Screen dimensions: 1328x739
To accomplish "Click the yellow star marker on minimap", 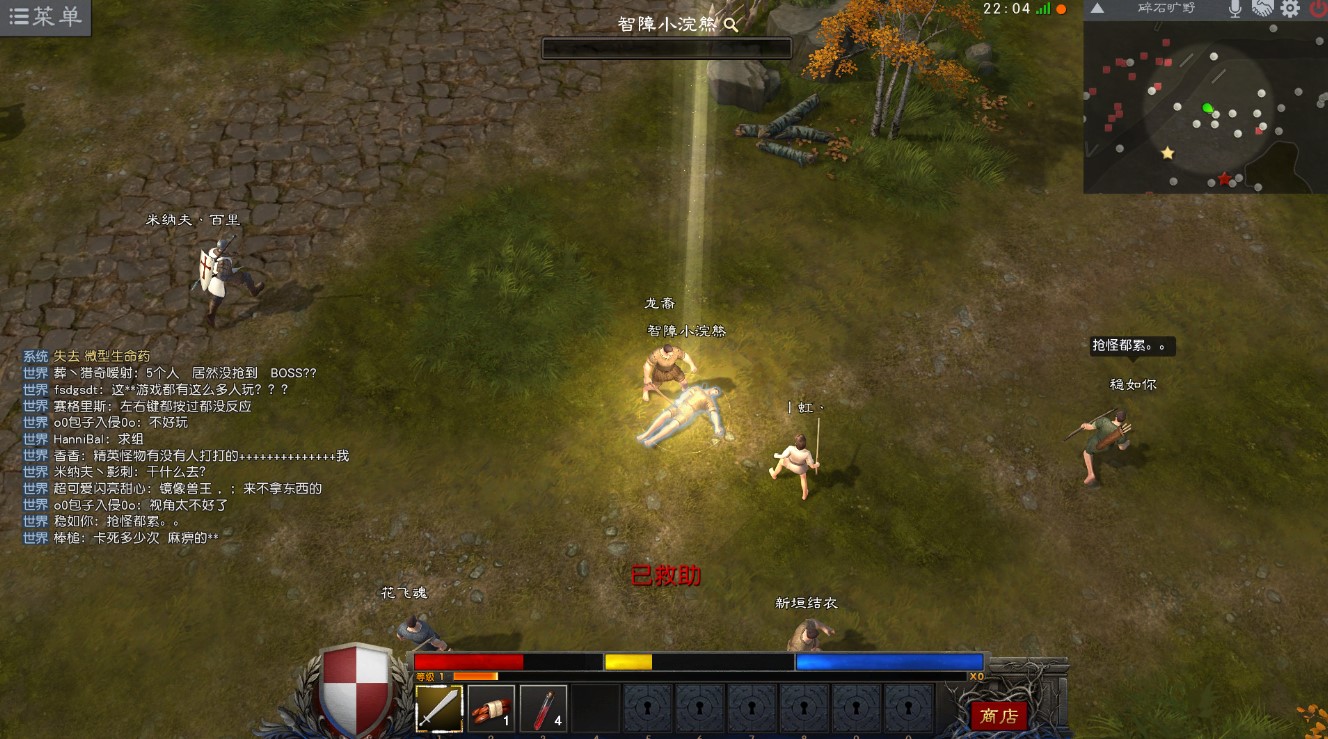I will pyautogui.click(x=1167, y=153).
